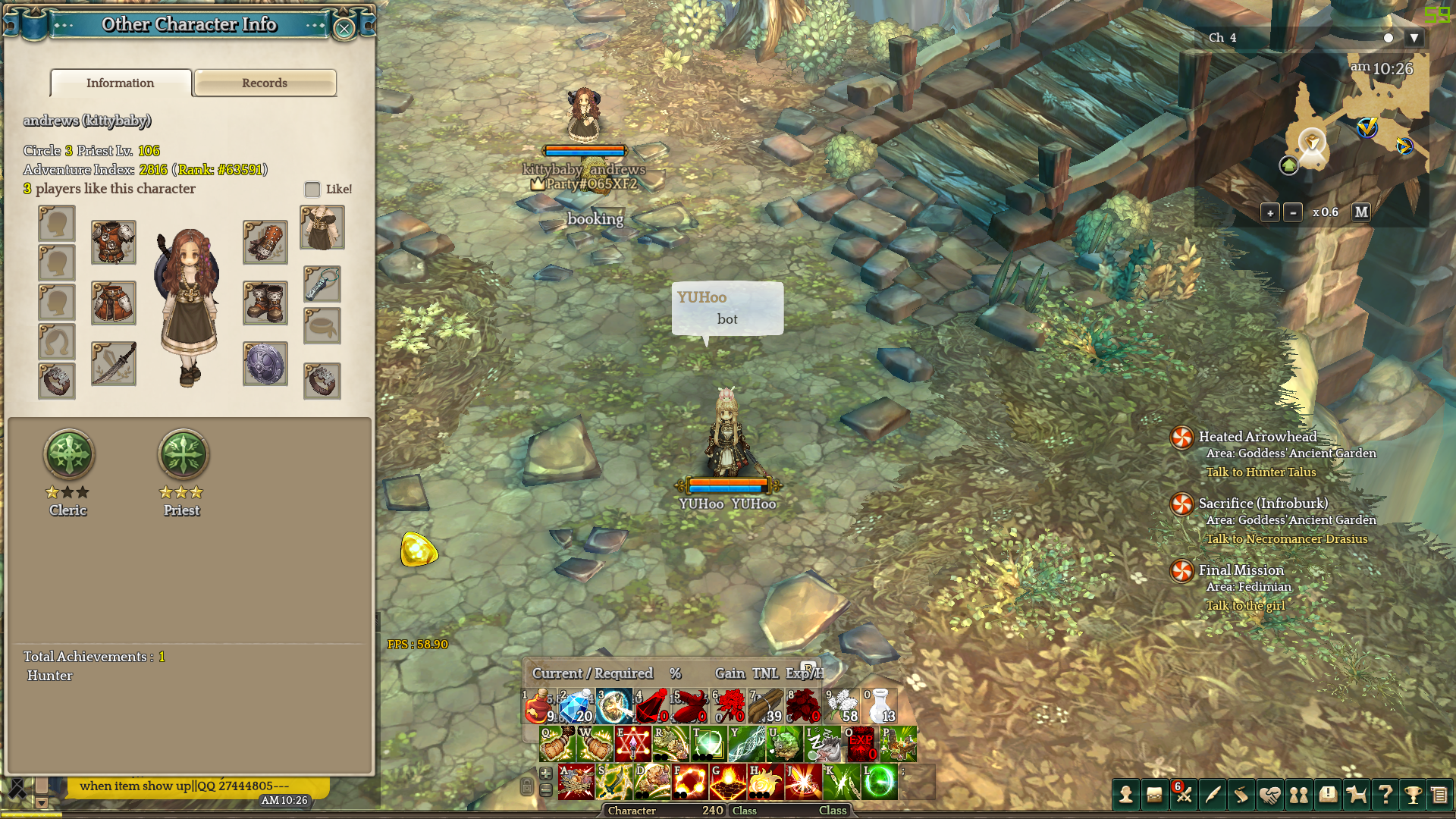Zoom in the minimap with plus button
Screen dimensions: 1456x819
[x=1270, y=212]
